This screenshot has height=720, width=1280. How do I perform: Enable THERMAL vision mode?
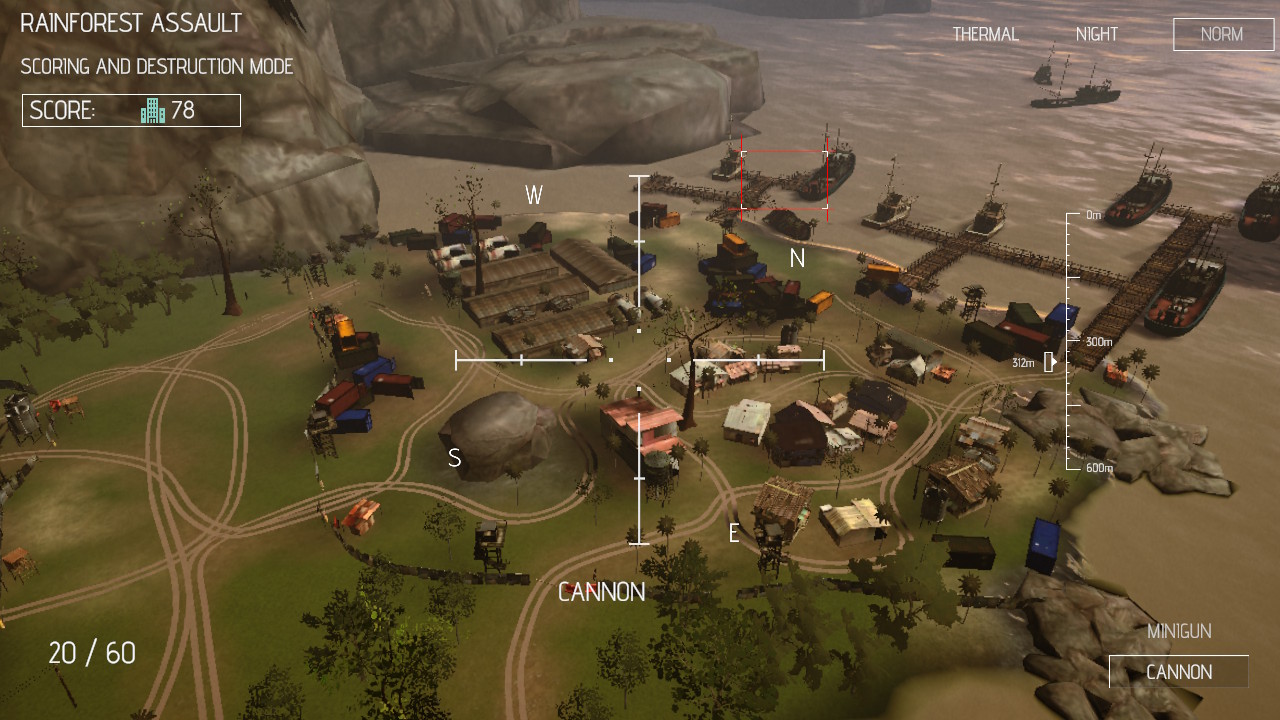[x=985, y=33]
